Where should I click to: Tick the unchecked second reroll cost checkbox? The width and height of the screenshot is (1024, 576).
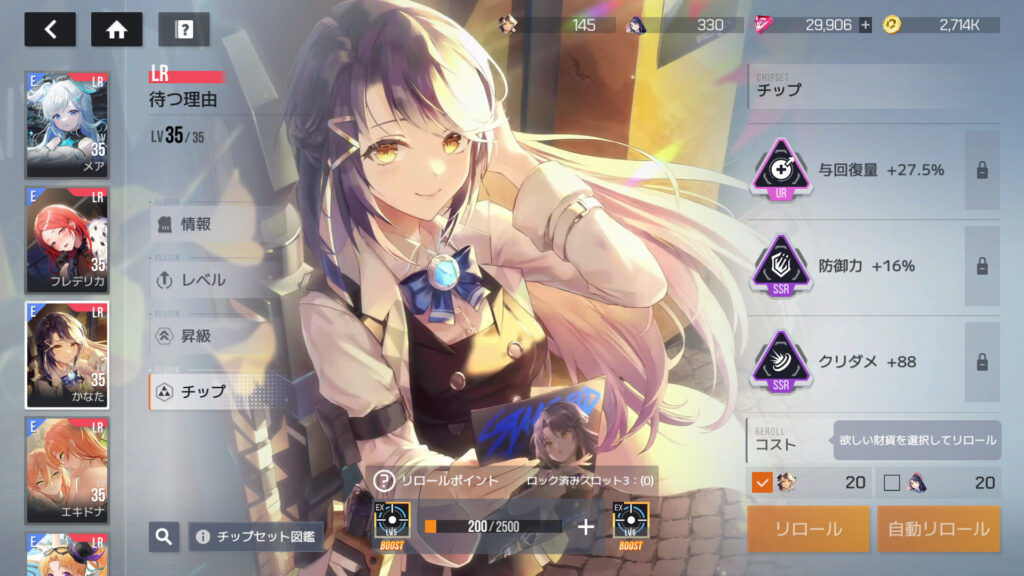click(x=892, y=483)
